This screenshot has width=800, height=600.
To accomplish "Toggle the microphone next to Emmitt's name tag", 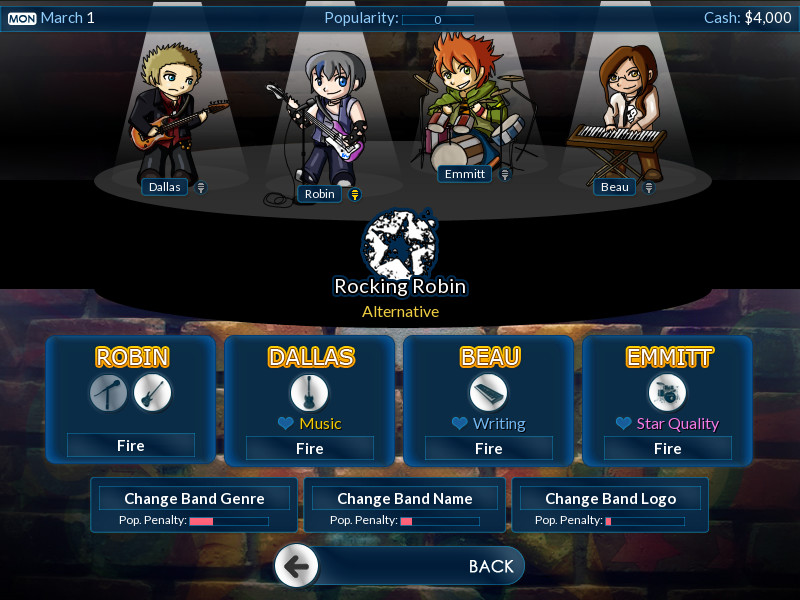I will 505,174.
